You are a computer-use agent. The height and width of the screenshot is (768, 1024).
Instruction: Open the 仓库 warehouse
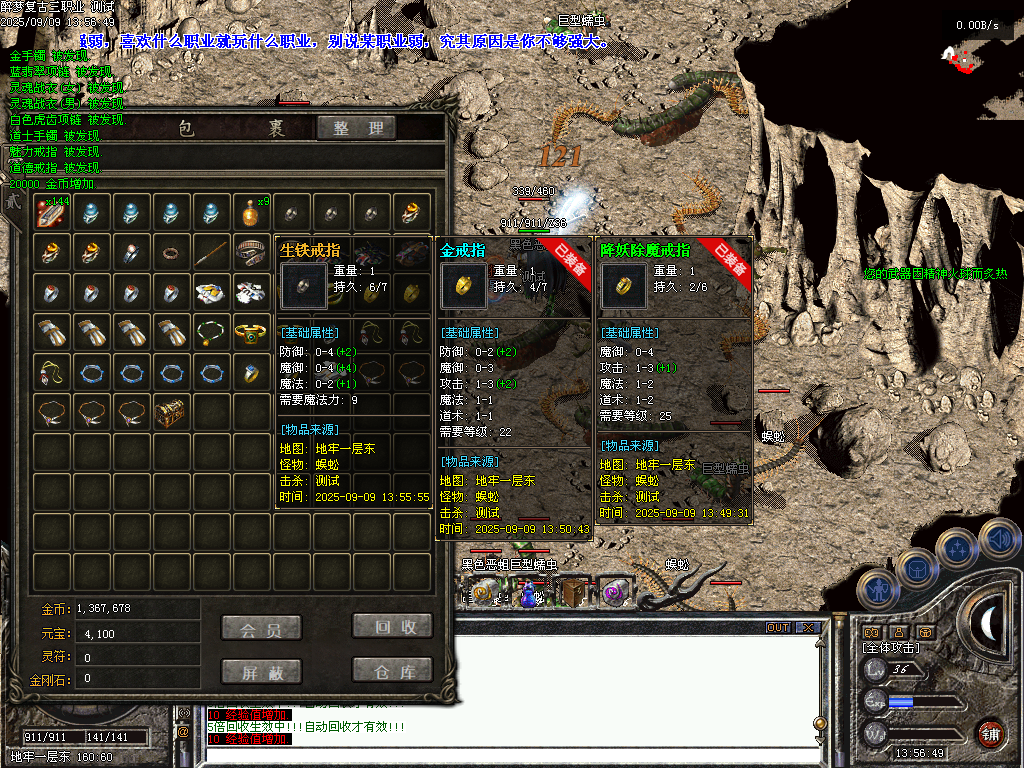[x=392, y=670]
